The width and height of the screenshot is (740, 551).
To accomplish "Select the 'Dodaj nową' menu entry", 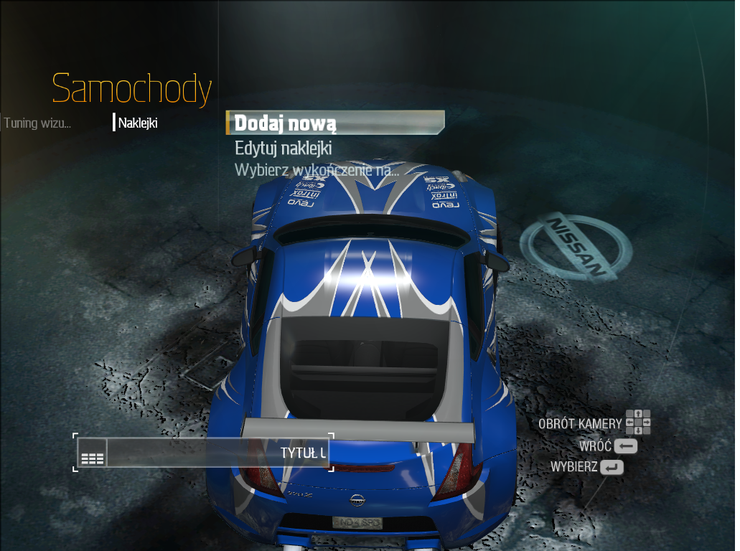I will coord(286,123).
